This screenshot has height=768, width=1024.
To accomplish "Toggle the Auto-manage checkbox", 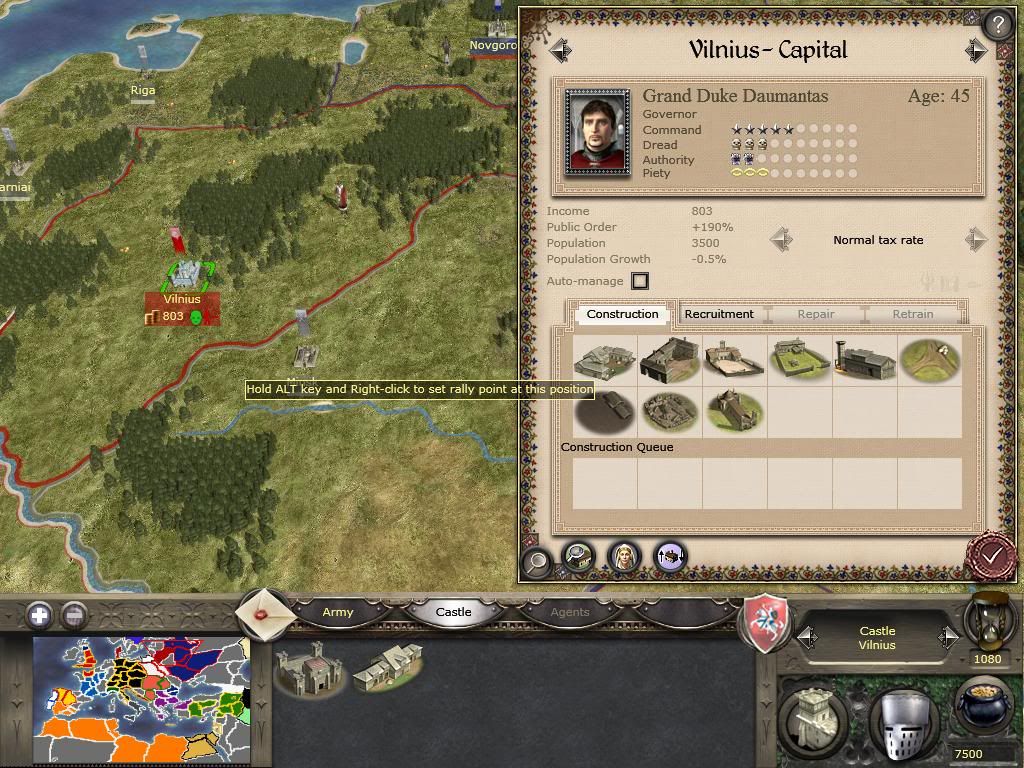I will coord(640,281).
